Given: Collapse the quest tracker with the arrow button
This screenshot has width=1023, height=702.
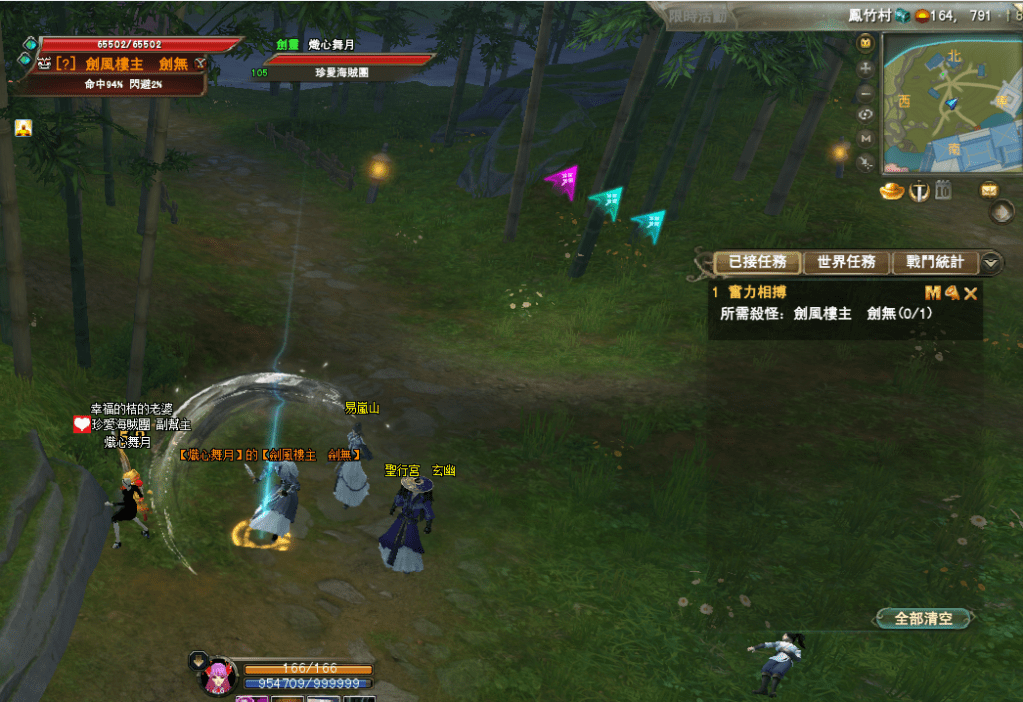Looking at the screenshot, I should tap(991, 262).
